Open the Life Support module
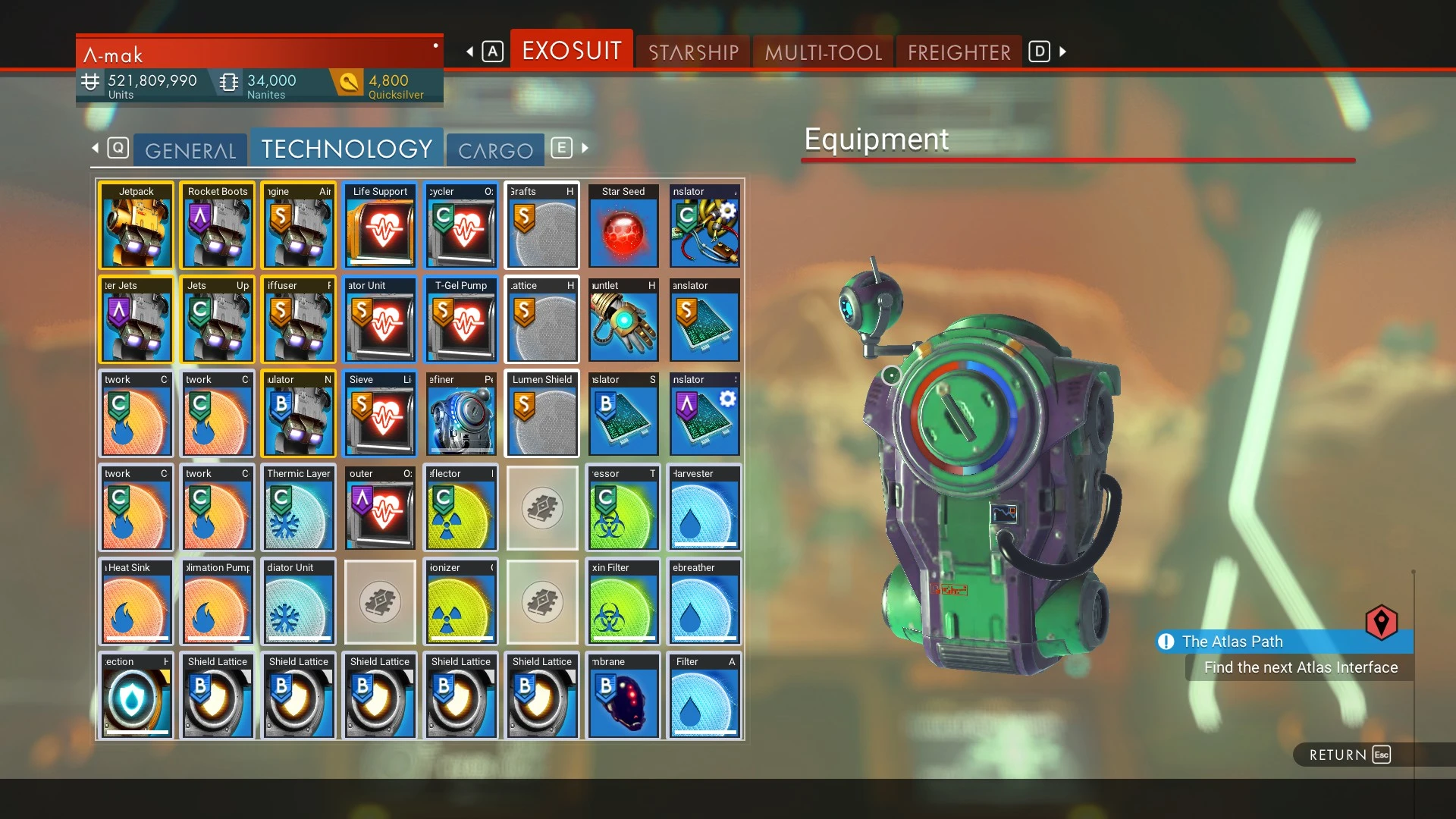 click(379, 225)
